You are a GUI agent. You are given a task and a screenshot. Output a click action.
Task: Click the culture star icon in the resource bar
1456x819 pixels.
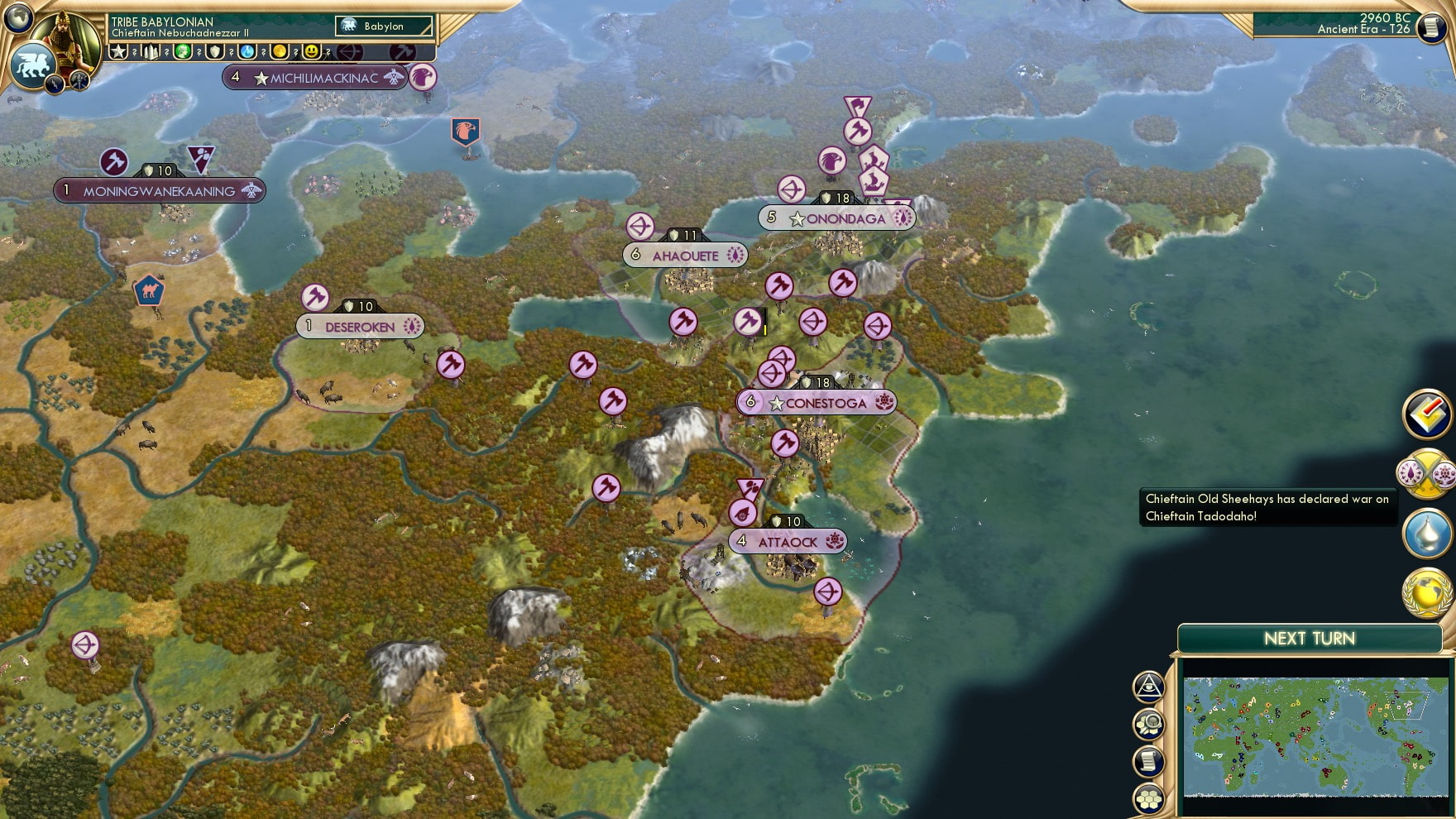pyautogui.click(x=118, y=51)
